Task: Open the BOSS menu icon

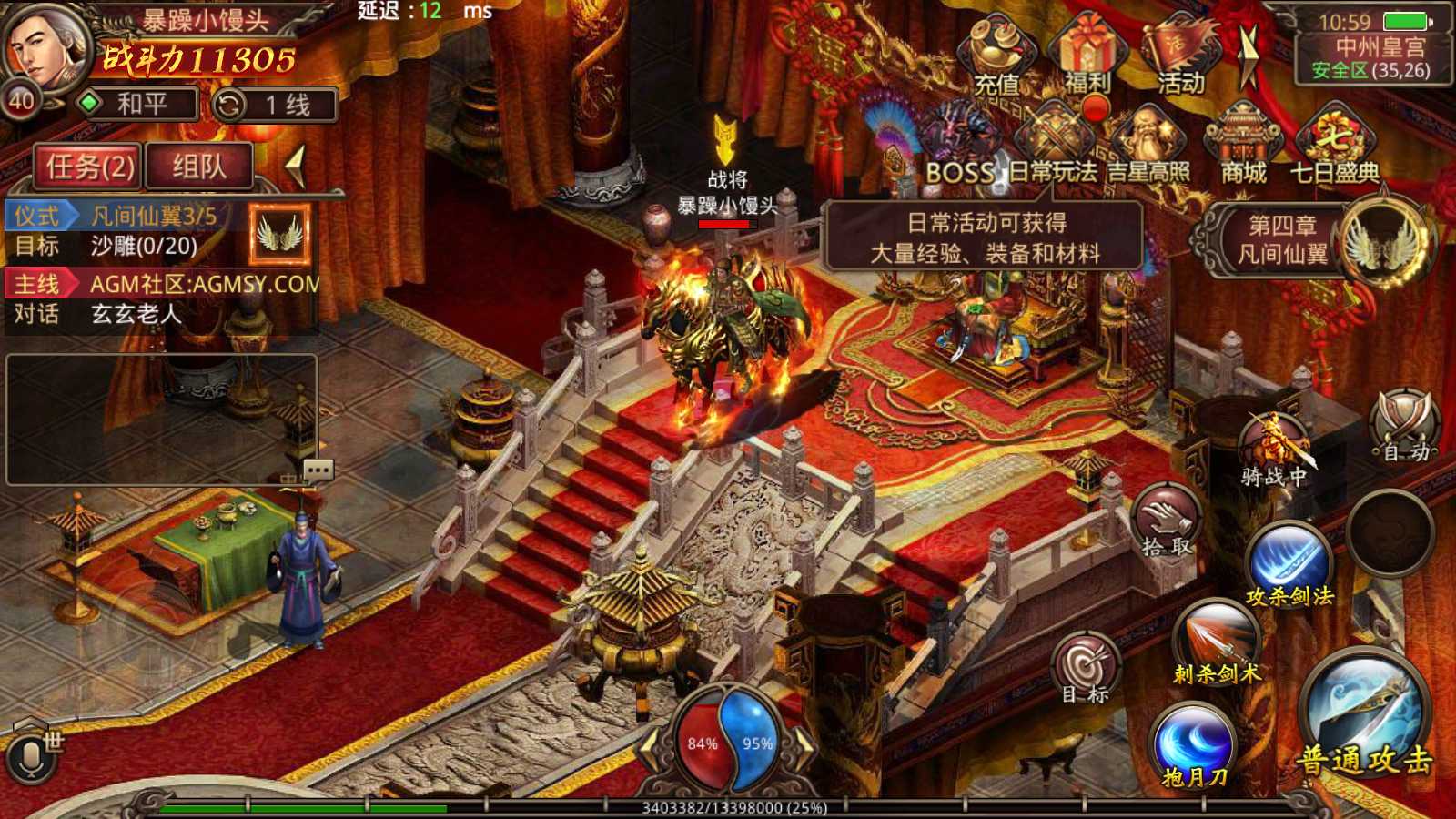Action: click(x=959, y=147)
